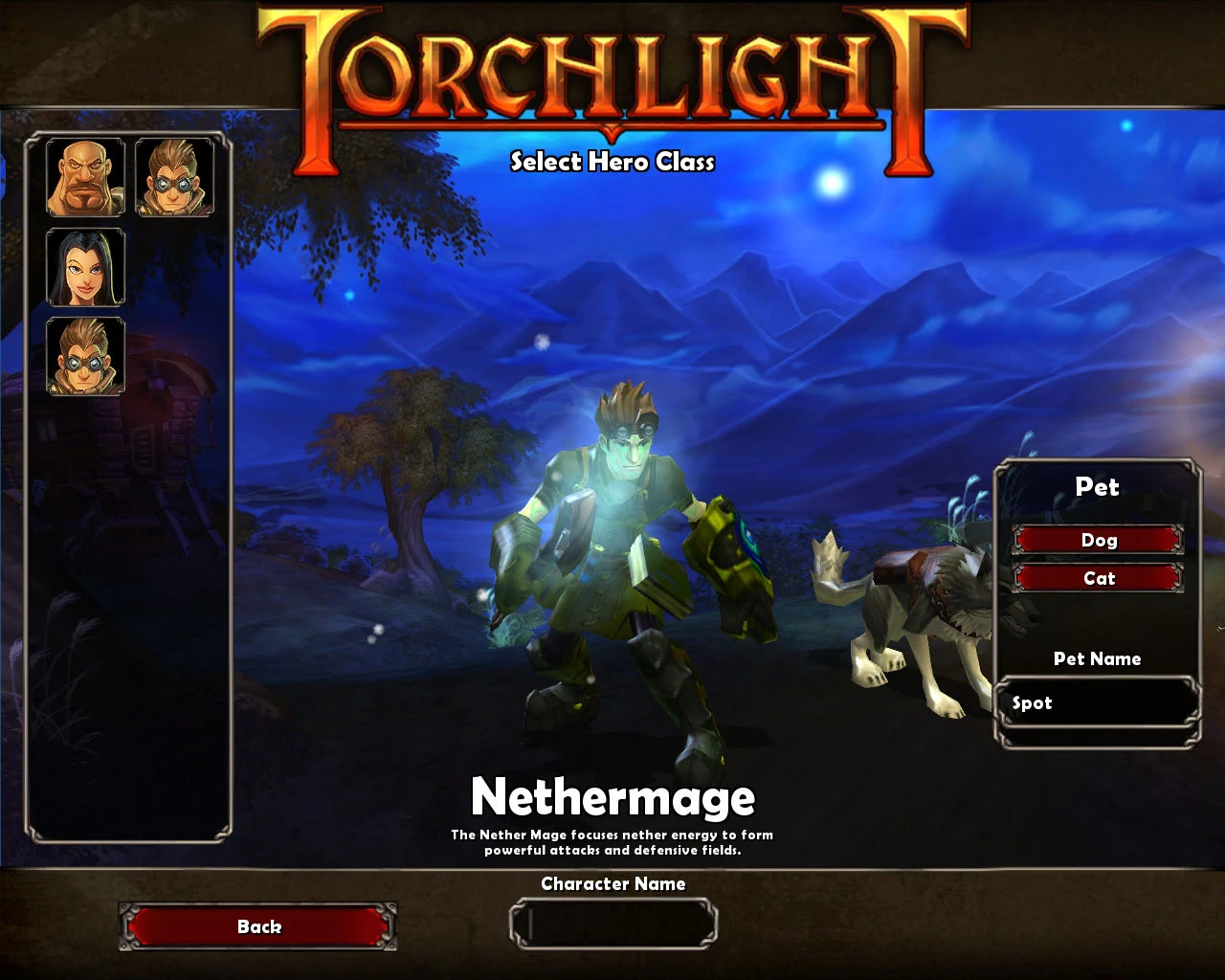Open the mustached warrior's class preview
Viewport: 1225px width, 980px height.
(x=84, y=176)
